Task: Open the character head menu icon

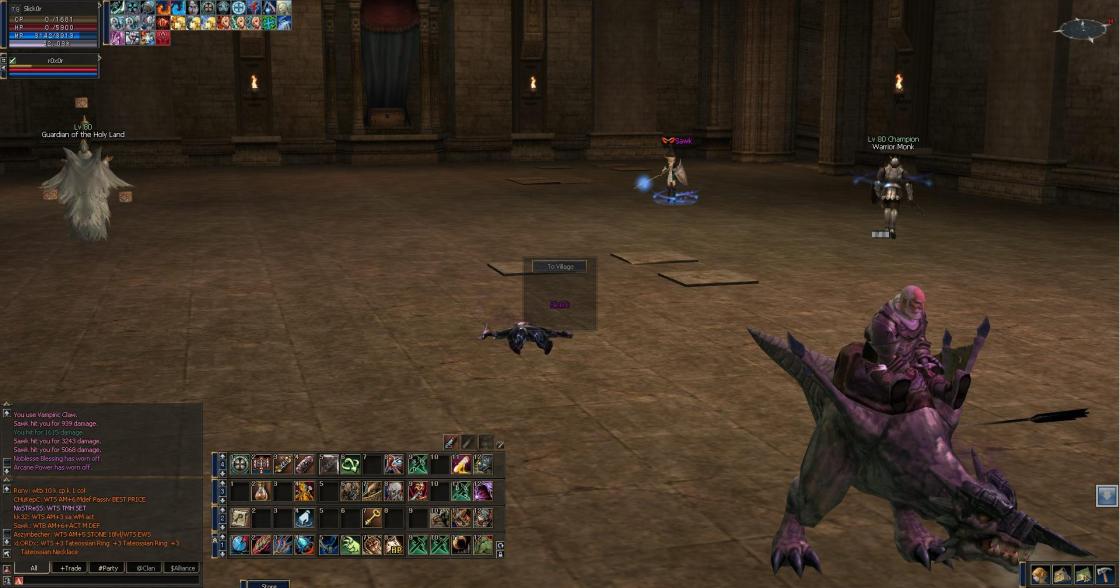Action: 1041,575
